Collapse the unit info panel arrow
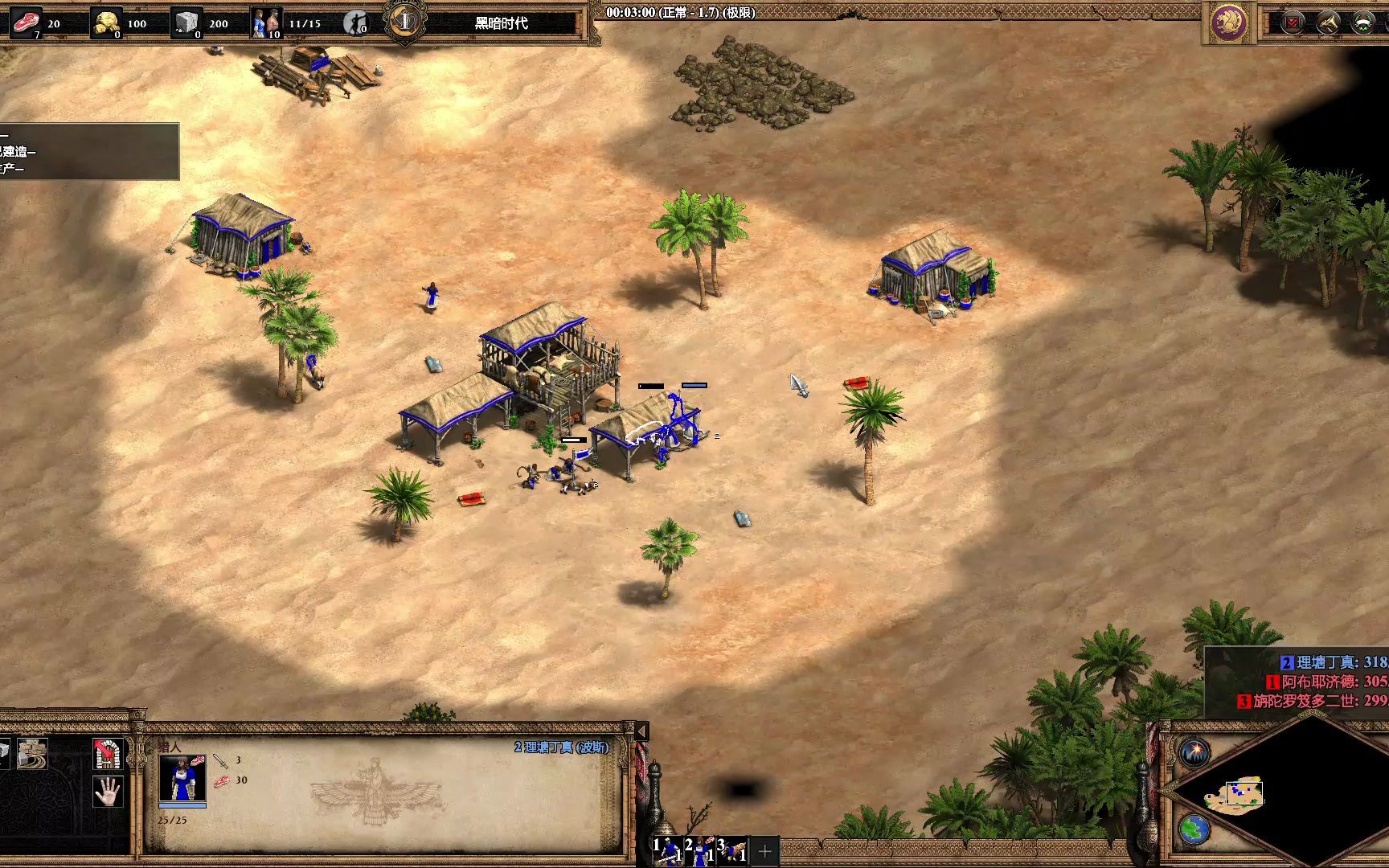Image resolution: width=1389 pixels, height=868 pixels. 641,731
